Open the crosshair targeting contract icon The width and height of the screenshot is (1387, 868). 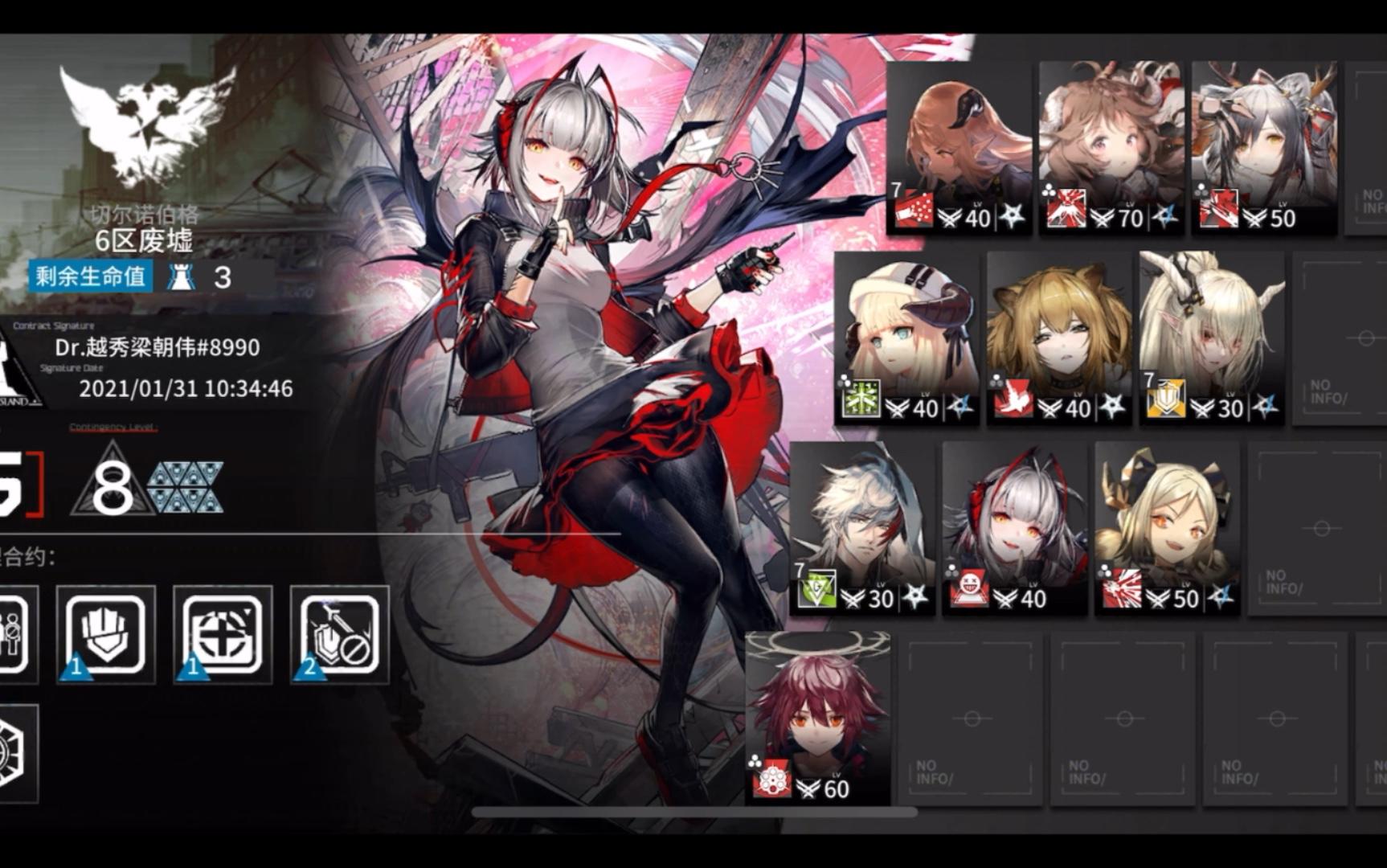point(223,633)
